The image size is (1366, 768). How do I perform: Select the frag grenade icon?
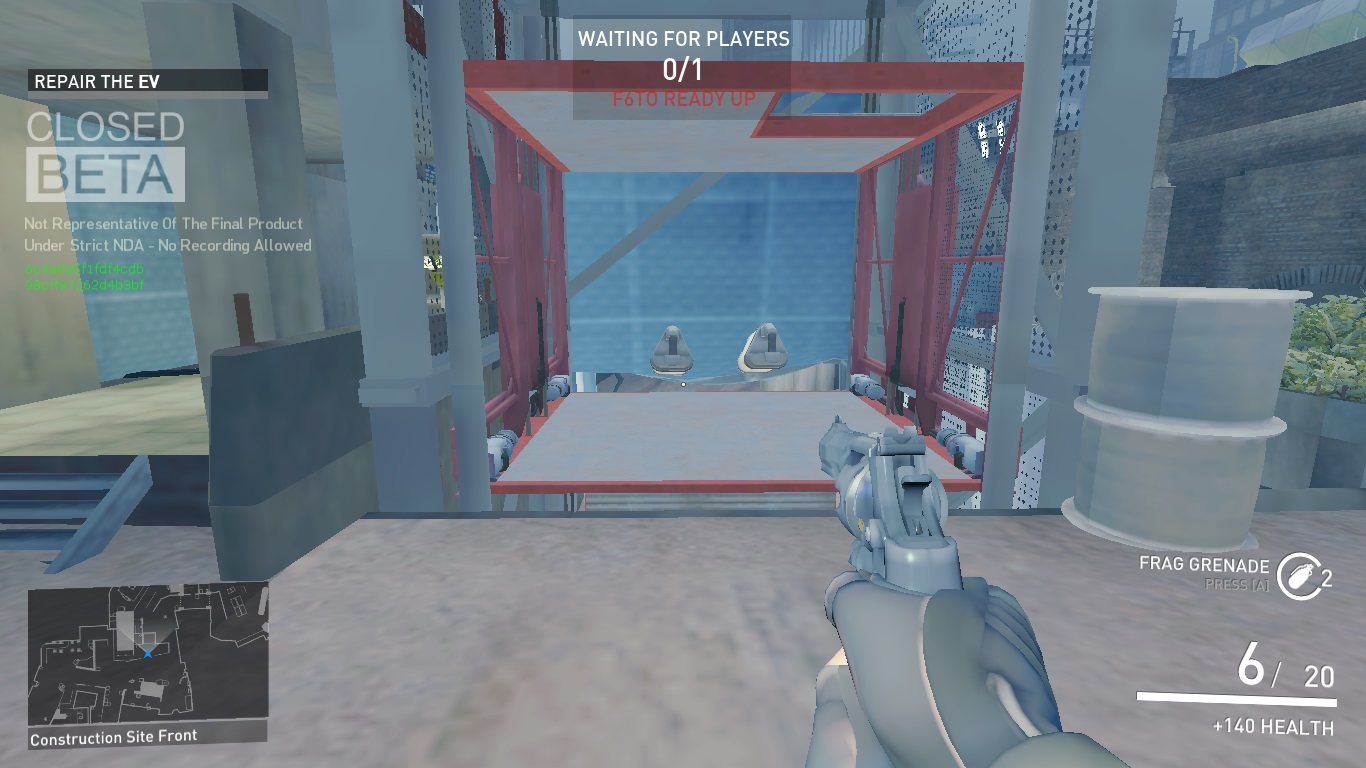pyautogui.click(x=1298, y=577)
